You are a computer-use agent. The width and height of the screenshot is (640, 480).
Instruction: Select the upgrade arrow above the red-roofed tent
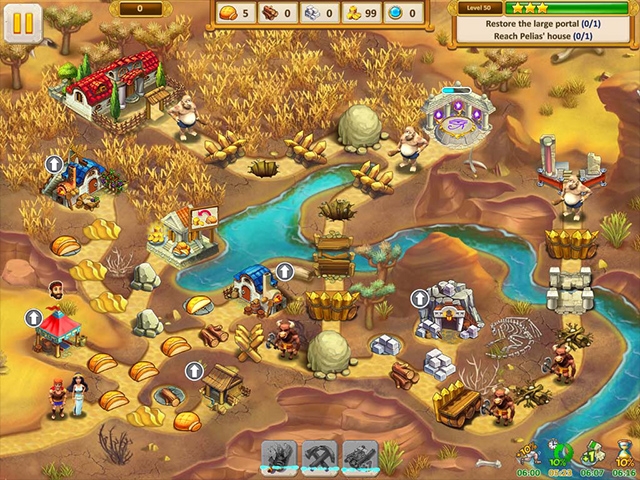pyautogui.click(x=34, y=318)
